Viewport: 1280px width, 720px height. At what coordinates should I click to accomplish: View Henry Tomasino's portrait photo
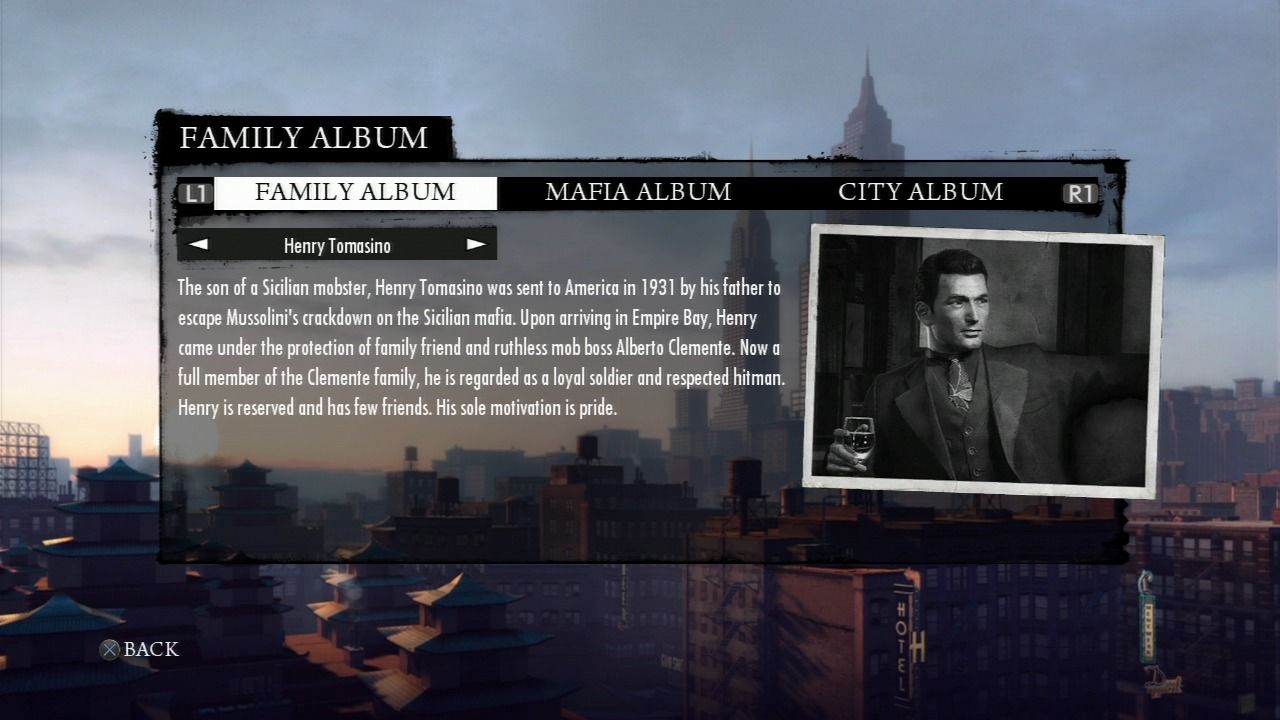984,360
